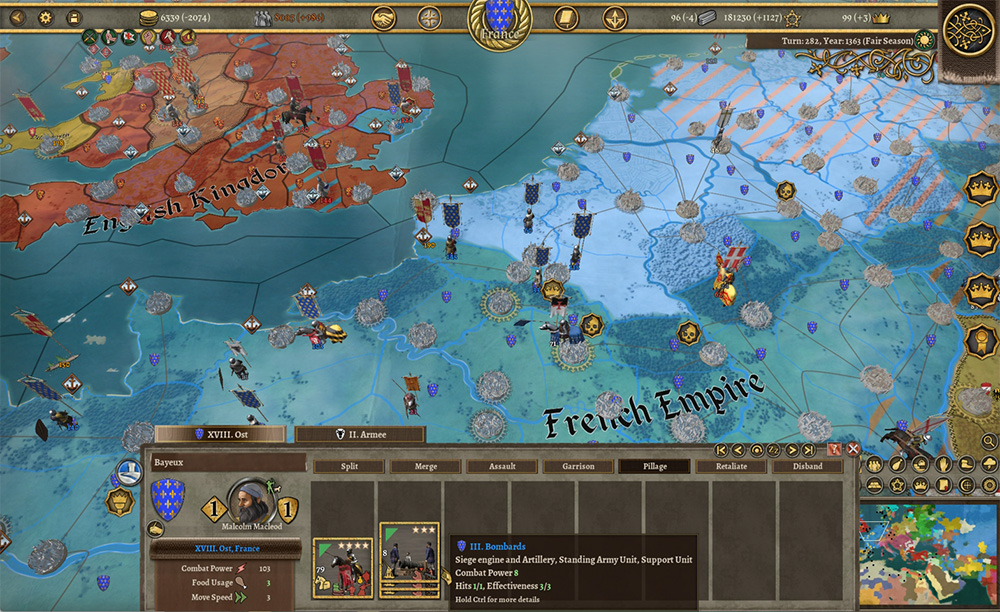Split the selected army
1000x612 pixels.
pyautogui.click(x=349, y=466)
